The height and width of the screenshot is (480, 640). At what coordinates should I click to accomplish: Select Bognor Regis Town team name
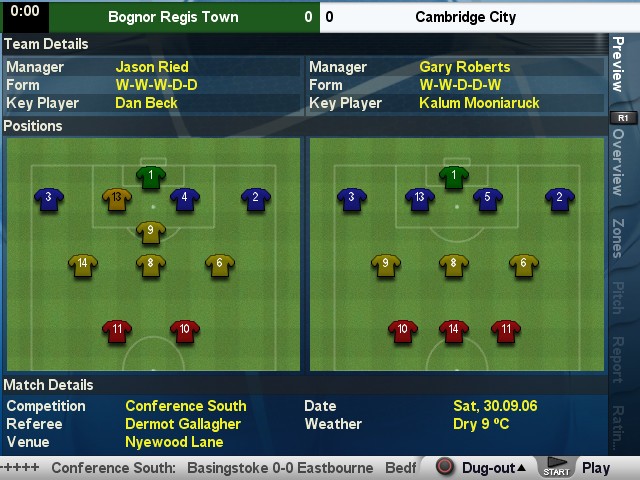click(x=173, y=17)
